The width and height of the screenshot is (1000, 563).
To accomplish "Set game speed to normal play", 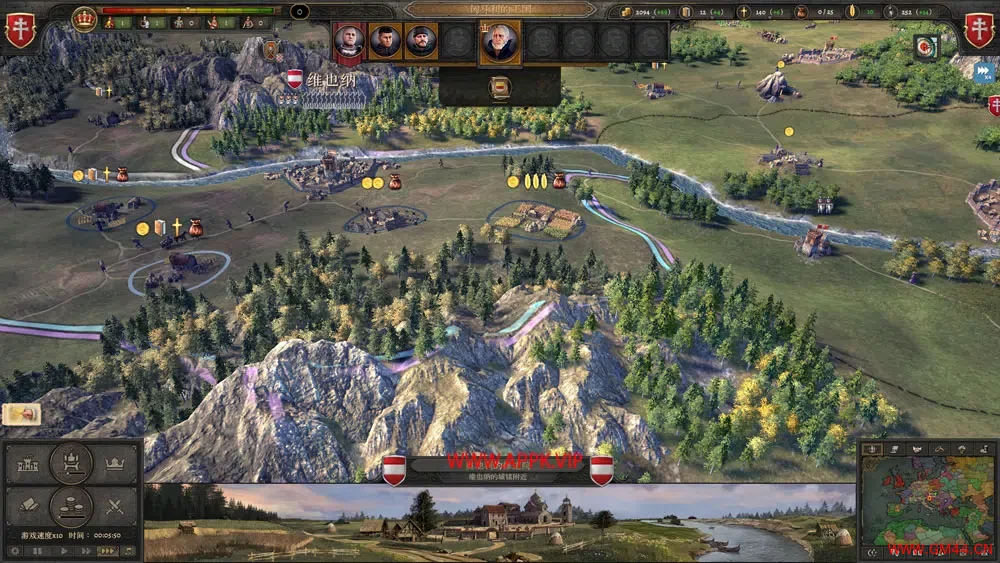I will (65, 550).
